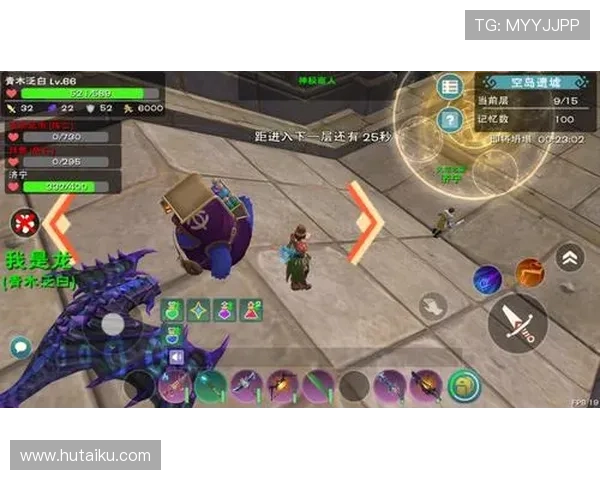
Task: Click the red cross icon under party list
Action: point(23,222)
